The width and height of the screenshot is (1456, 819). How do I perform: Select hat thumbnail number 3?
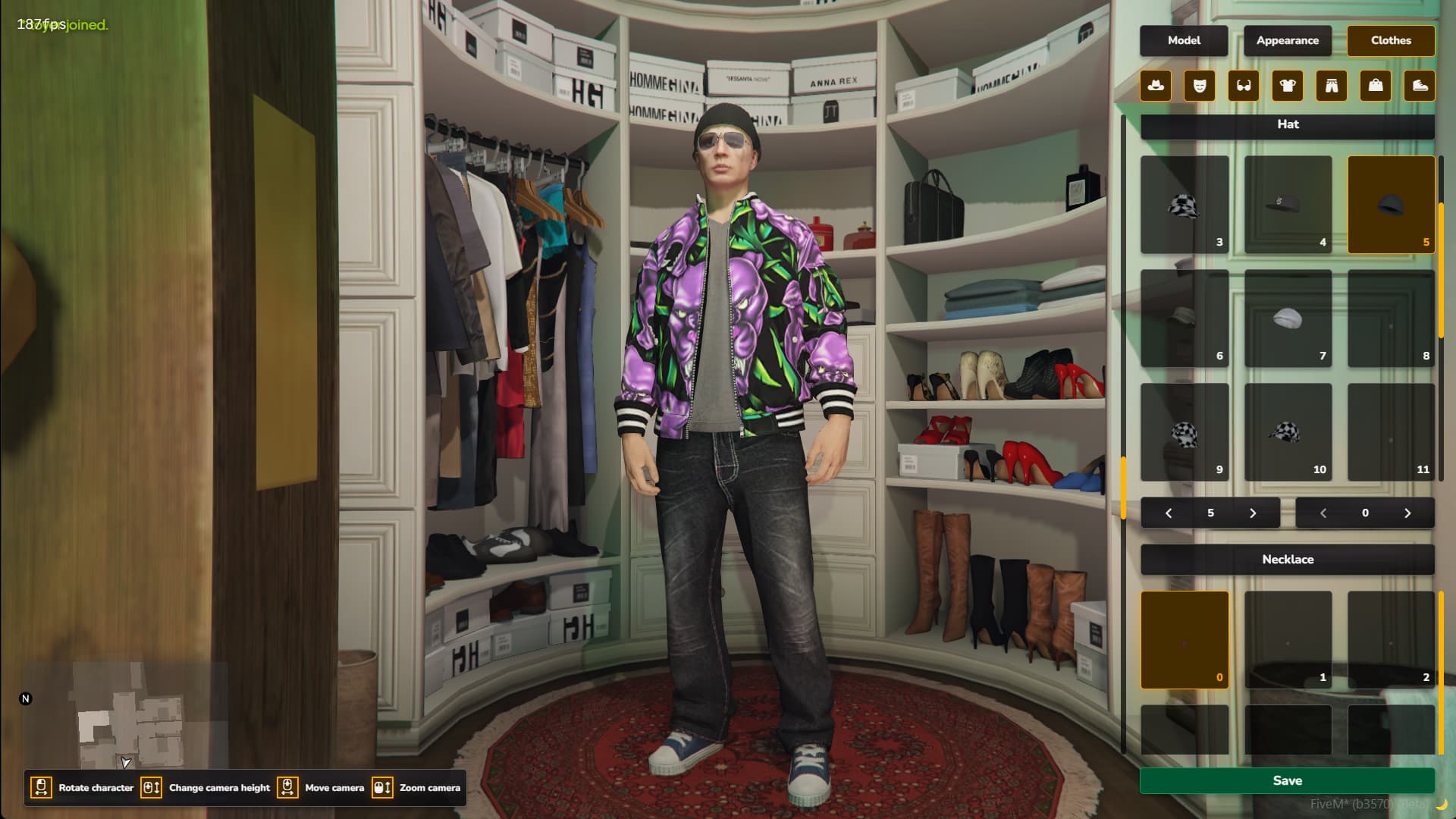1184,205
